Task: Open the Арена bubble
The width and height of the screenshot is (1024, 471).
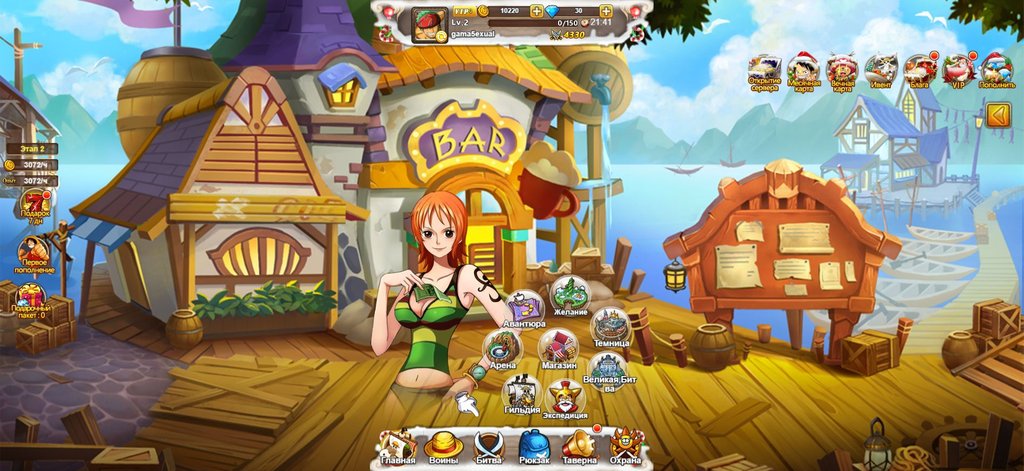Action: pos(502,348)
